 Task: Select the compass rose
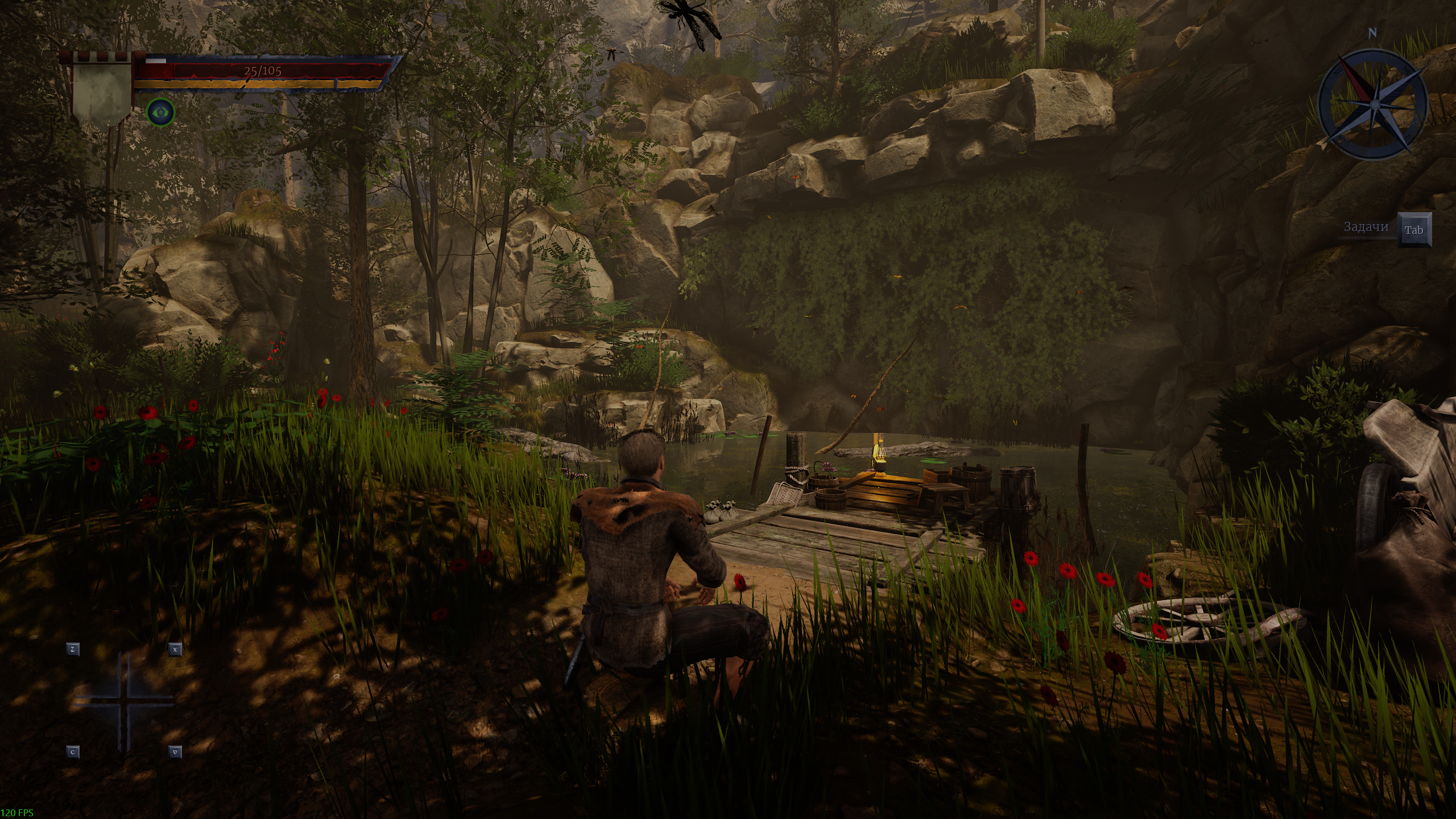tap(1372, 104)
